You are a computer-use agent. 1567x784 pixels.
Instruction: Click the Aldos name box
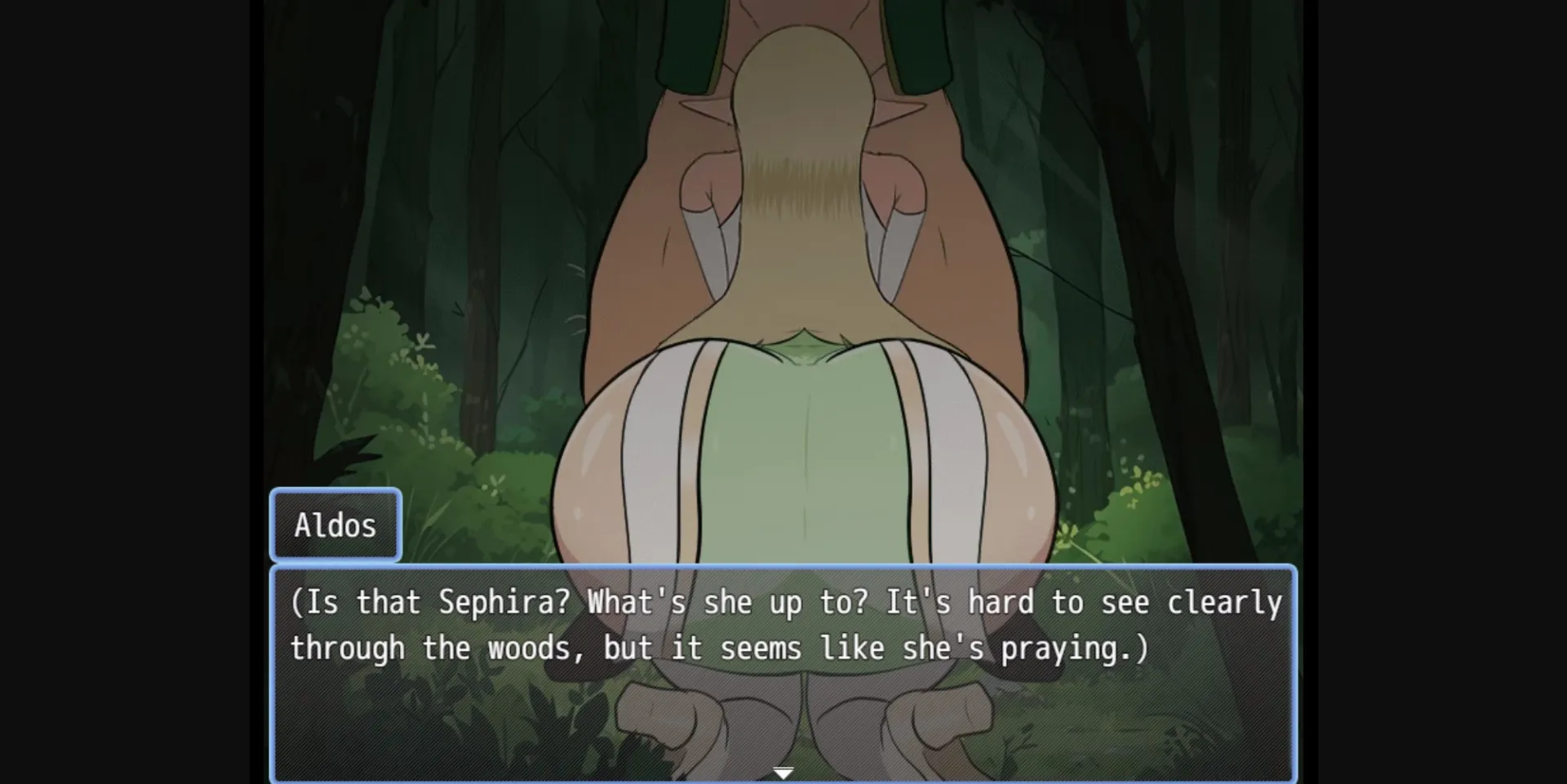coord(335,525)
